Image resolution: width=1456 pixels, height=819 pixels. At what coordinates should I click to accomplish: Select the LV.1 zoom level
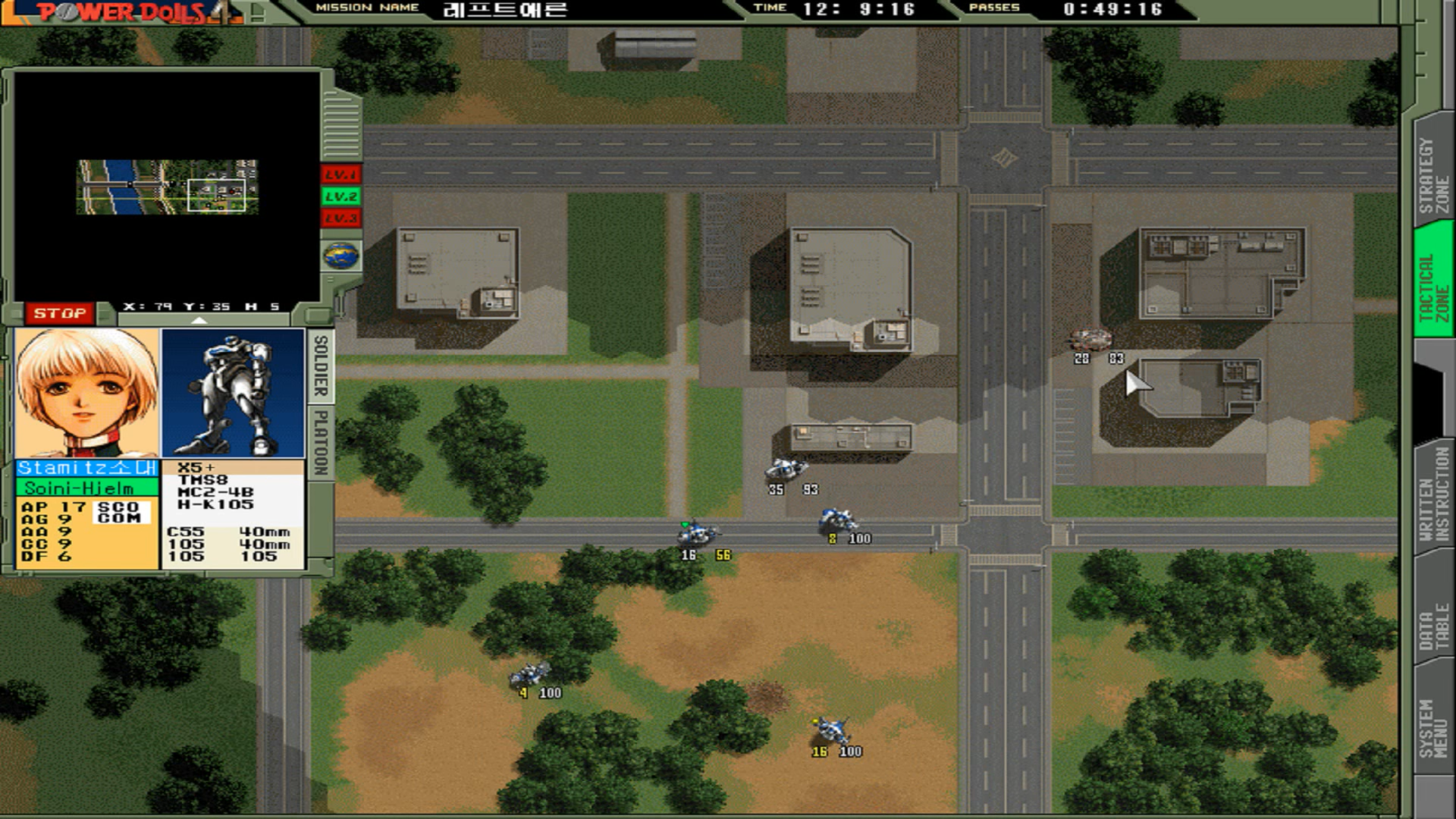pos(340,175)
